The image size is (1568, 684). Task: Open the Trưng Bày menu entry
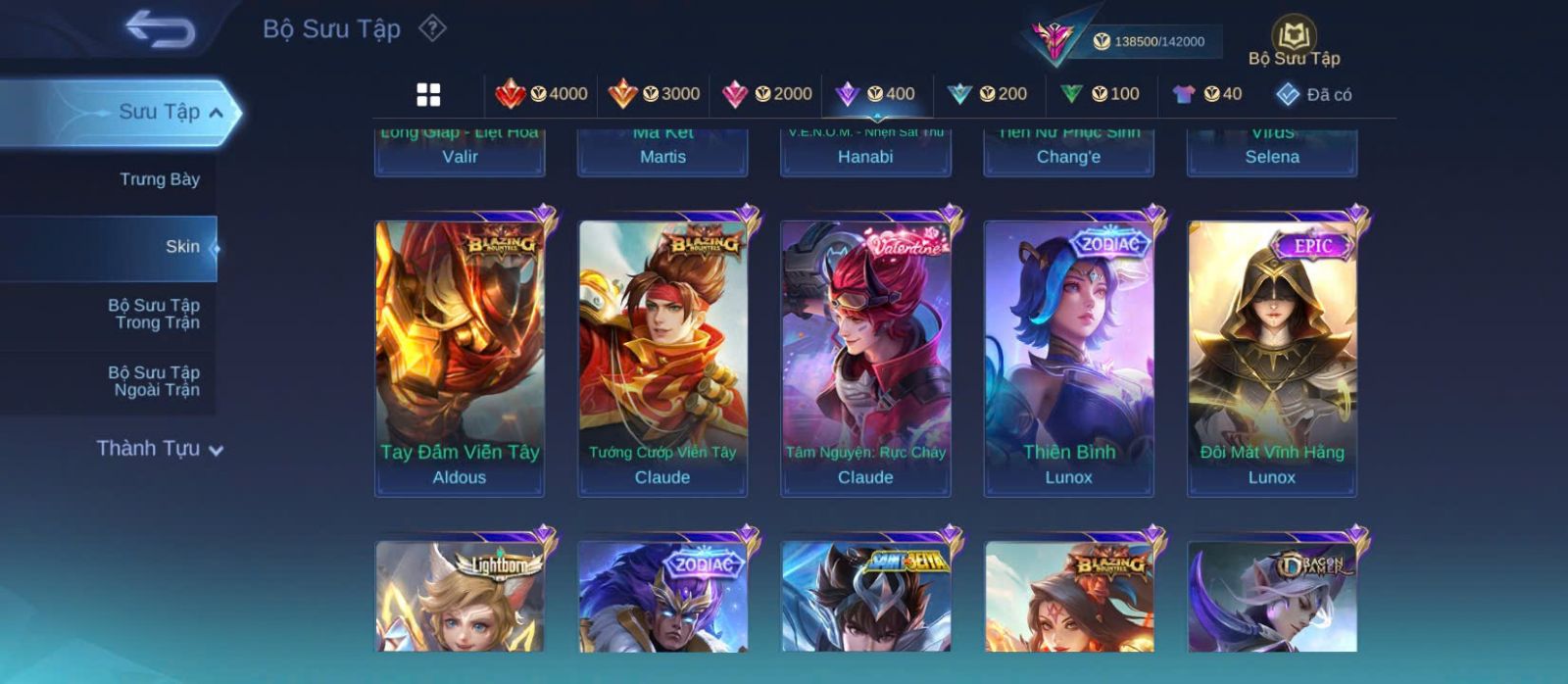click(x=159, y=179)
